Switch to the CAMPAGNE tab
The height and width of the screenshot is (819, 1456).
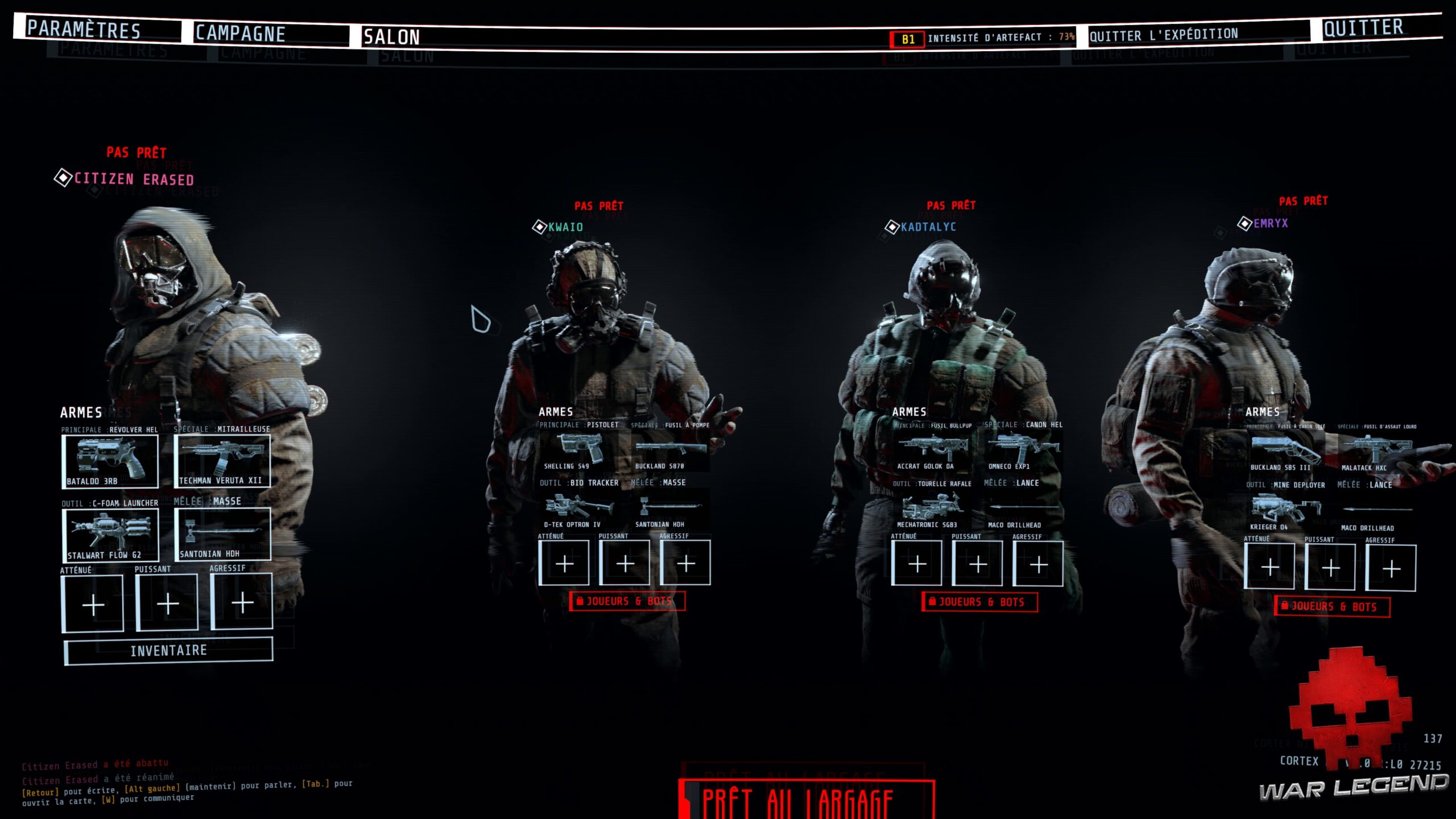pyautogui.click(x=239, y=32)
